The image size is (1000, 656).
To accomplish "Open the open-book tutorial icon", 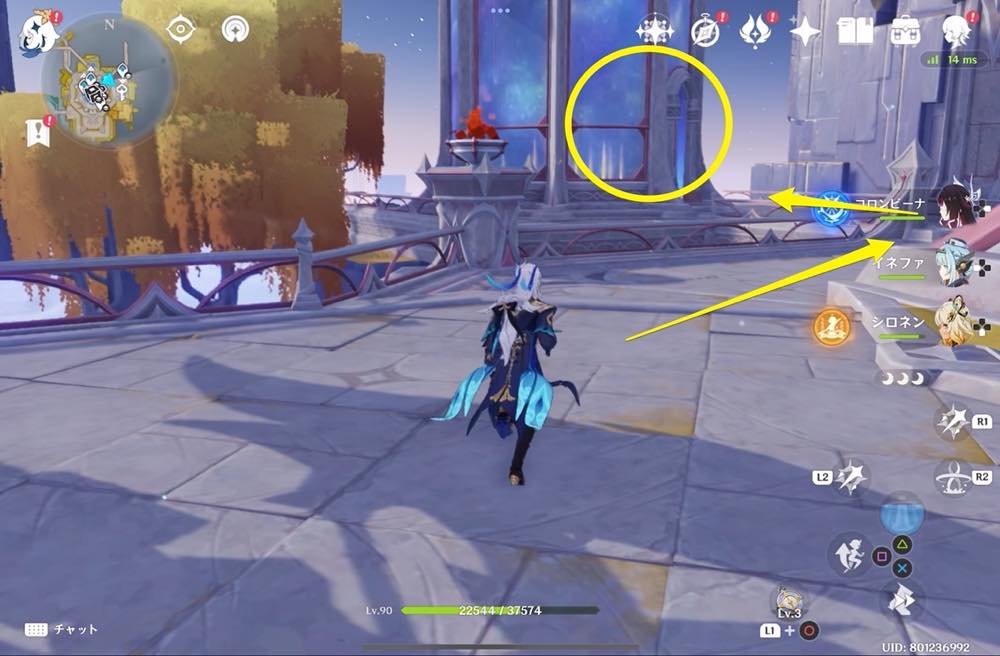I will click(x=855, y=31).
